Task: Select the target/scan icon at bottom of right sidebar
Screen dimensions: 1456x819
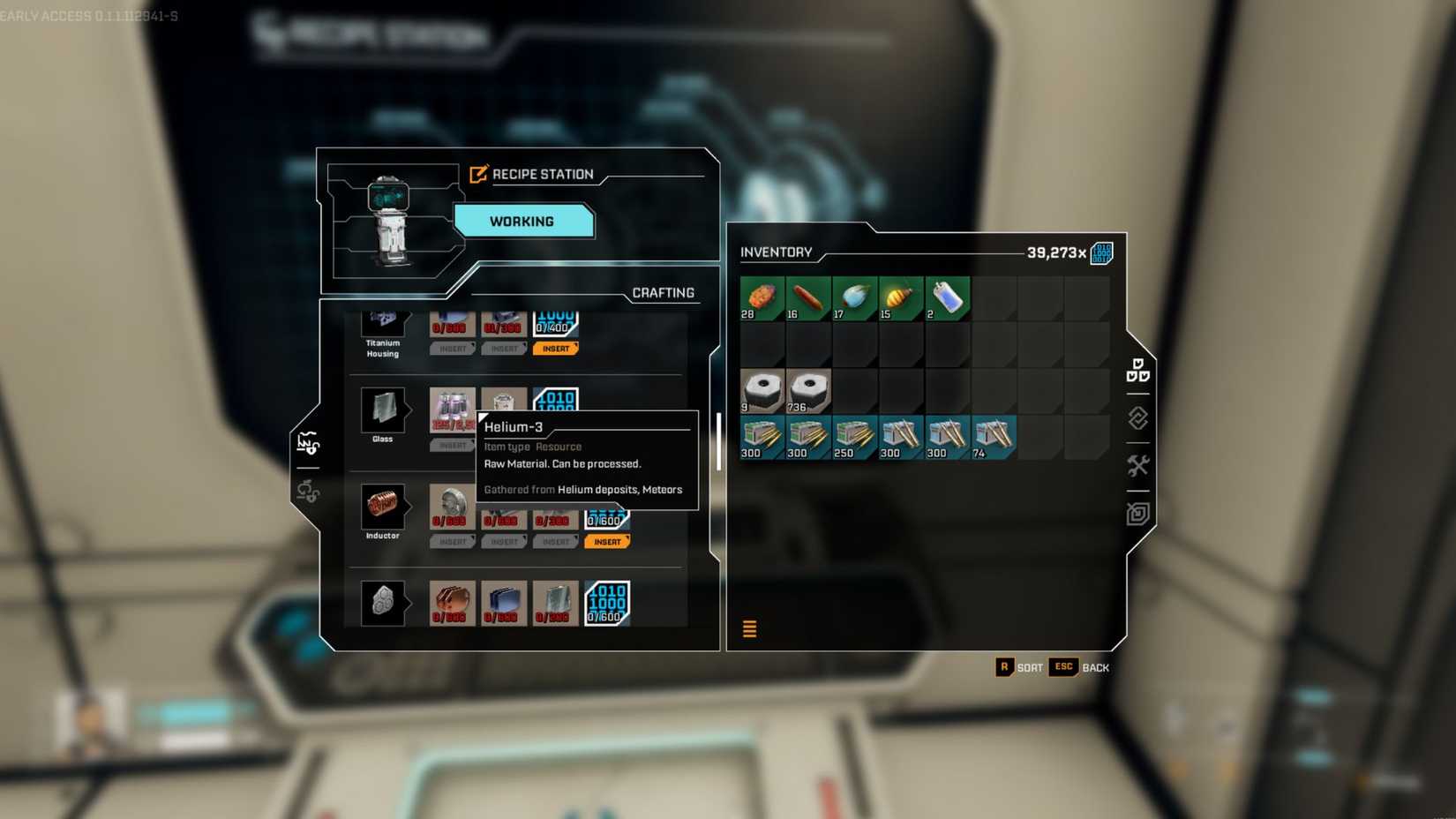Action: (1137, 514)
